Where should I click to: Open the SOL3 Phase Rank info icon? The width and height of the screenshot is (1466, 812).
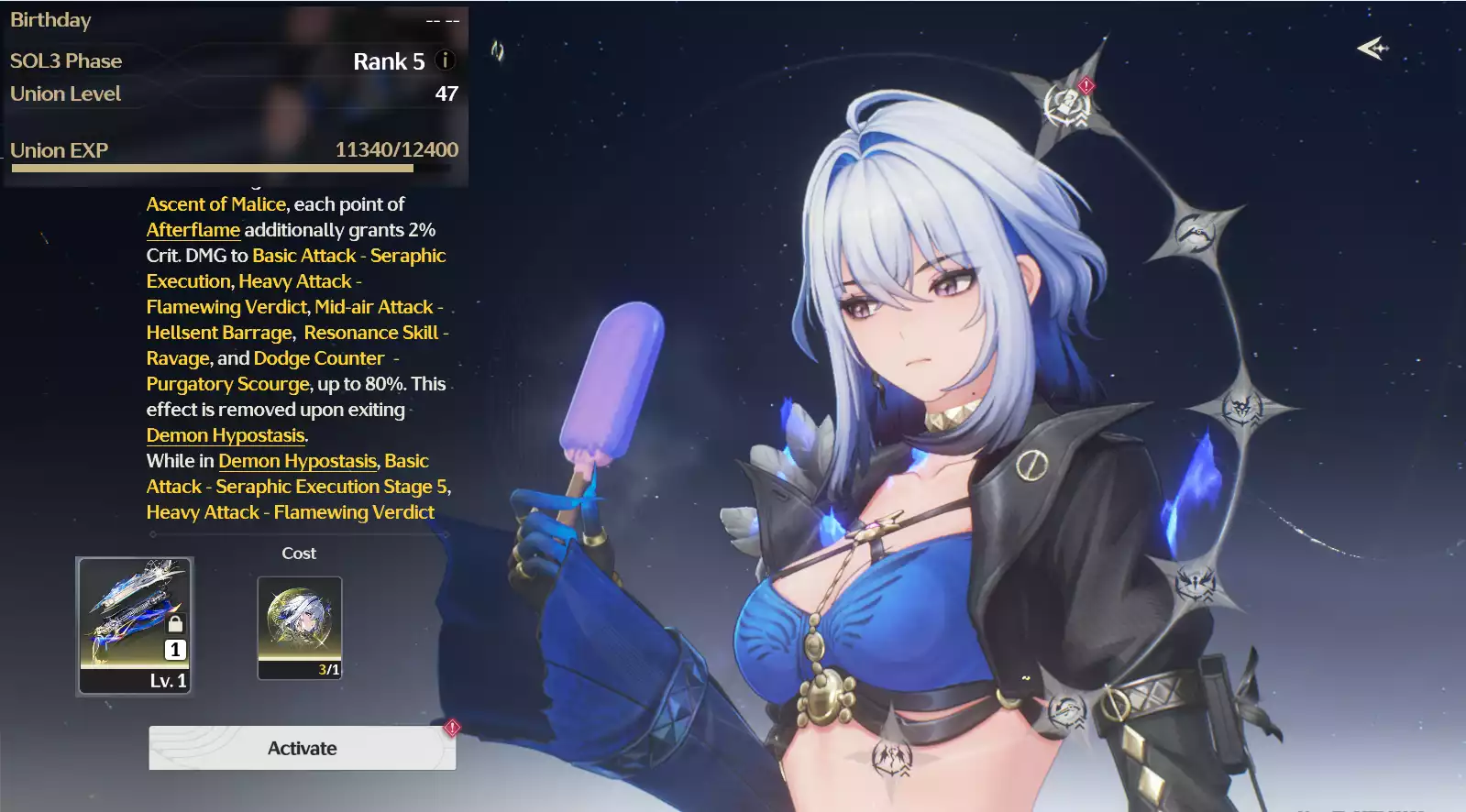[x=446, y=60]
